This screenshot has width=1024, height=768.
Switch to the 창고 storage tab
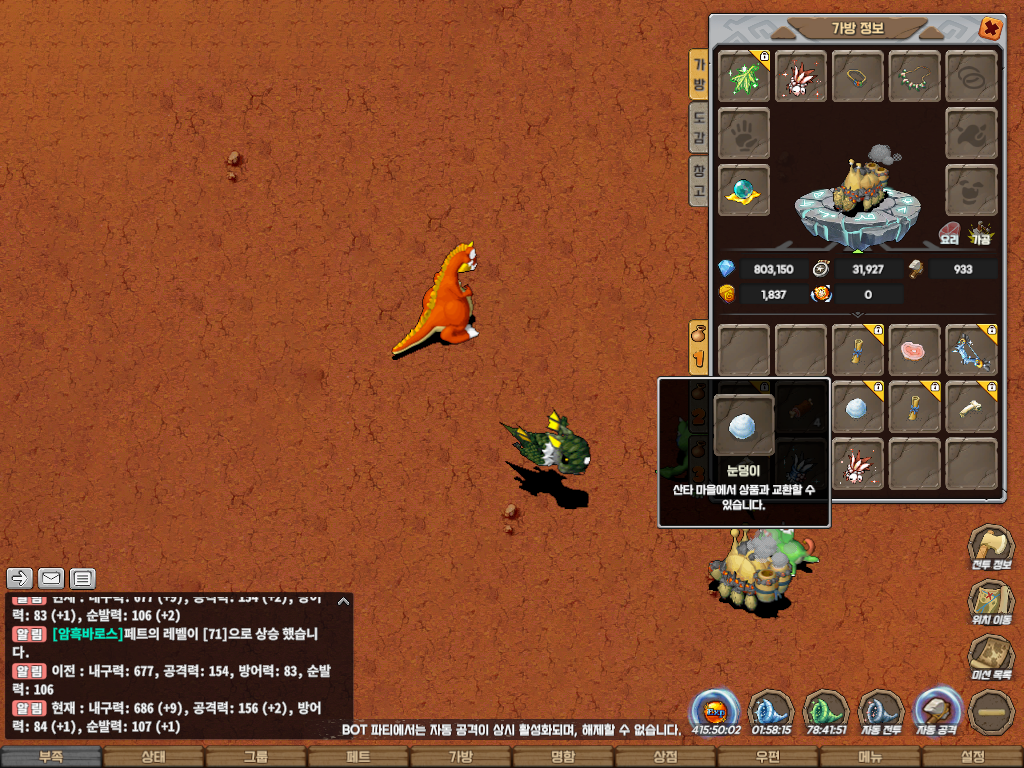tap(699, 180)
